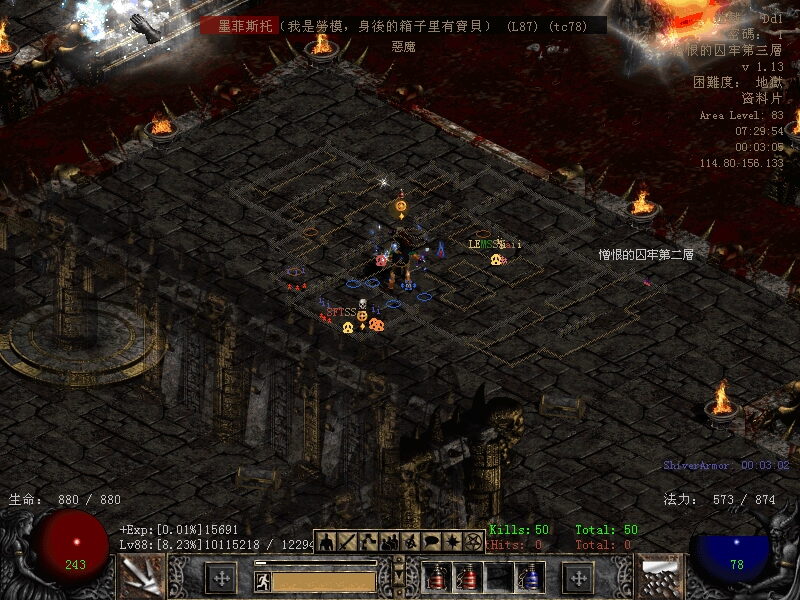800x600 pixels.
Task: Open the game menu pentagram icon
Action: click(473, 542)
